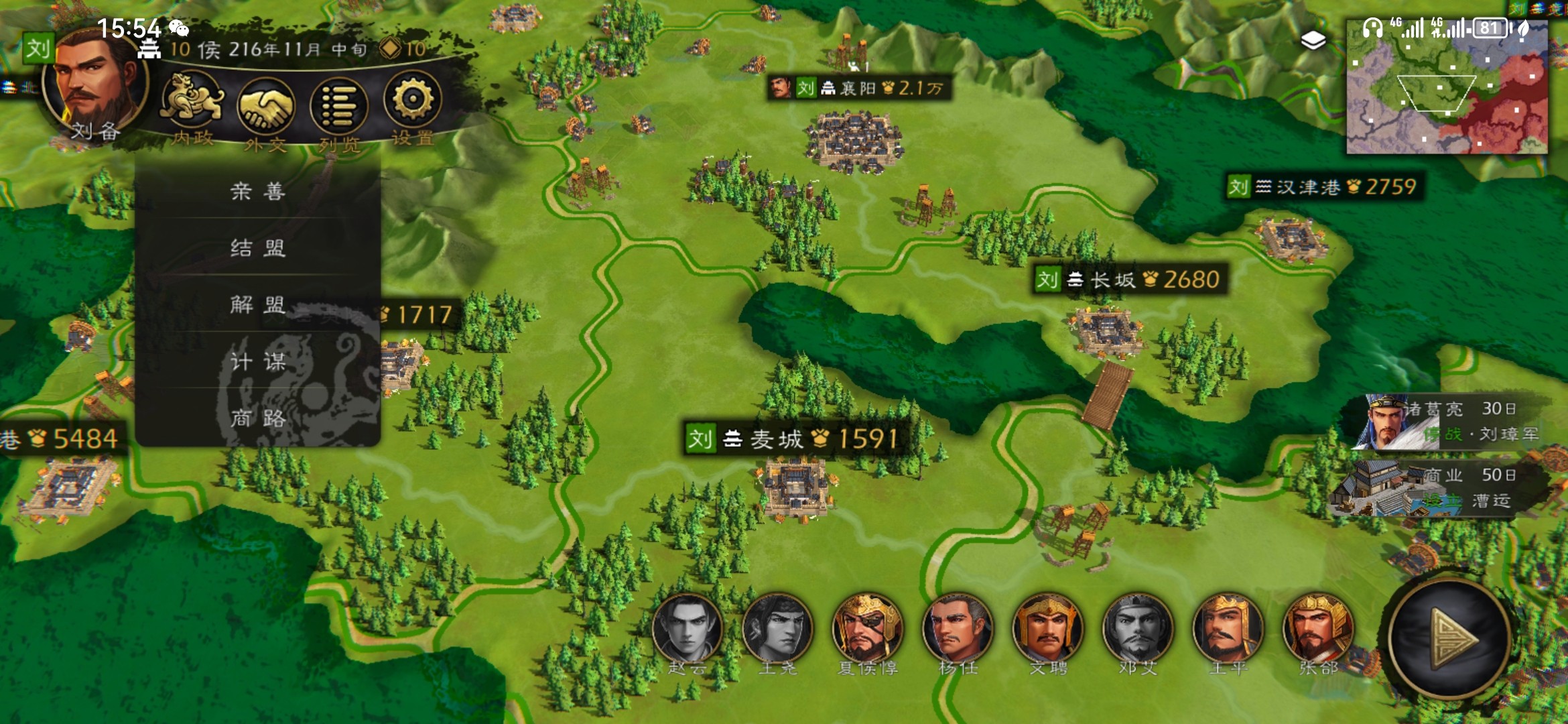Image resolution: width=1568 pixels, height=724 pixels.
Task: Open the minimap in the corner
Action: [x=1447, y=87]
